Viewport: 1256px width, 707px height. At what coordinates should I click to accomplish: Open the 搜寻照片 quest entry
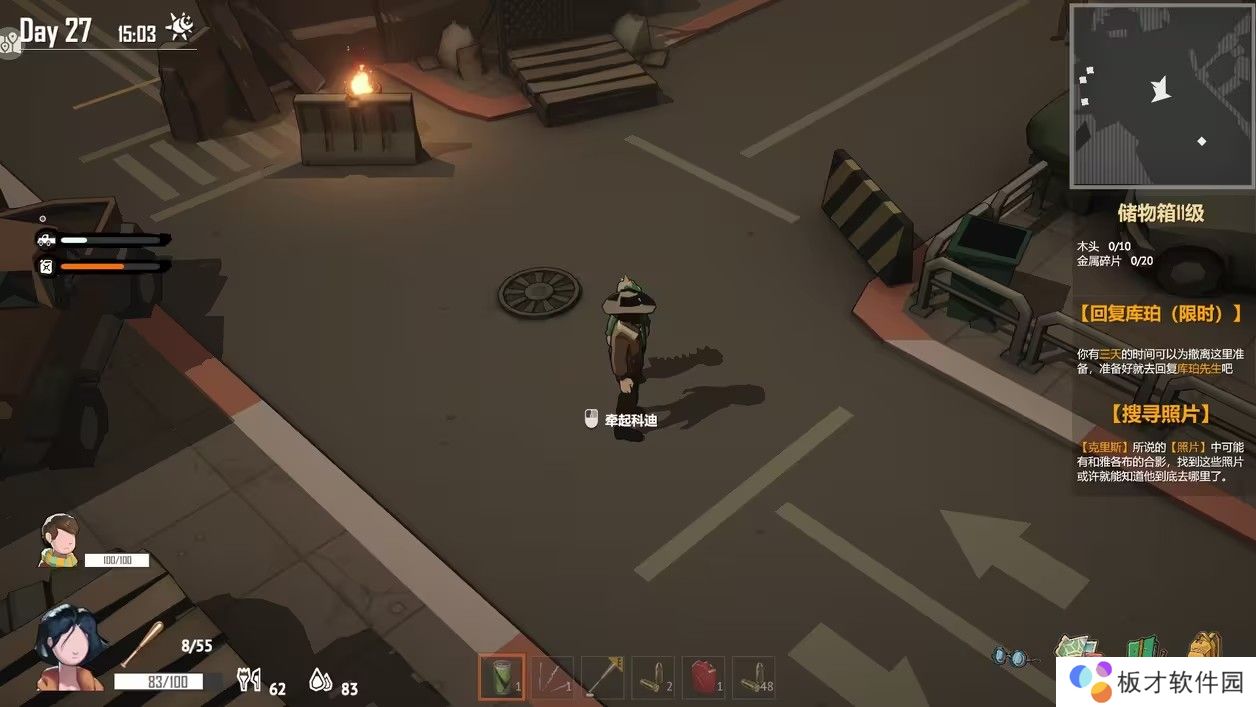tap(1160, 414)
